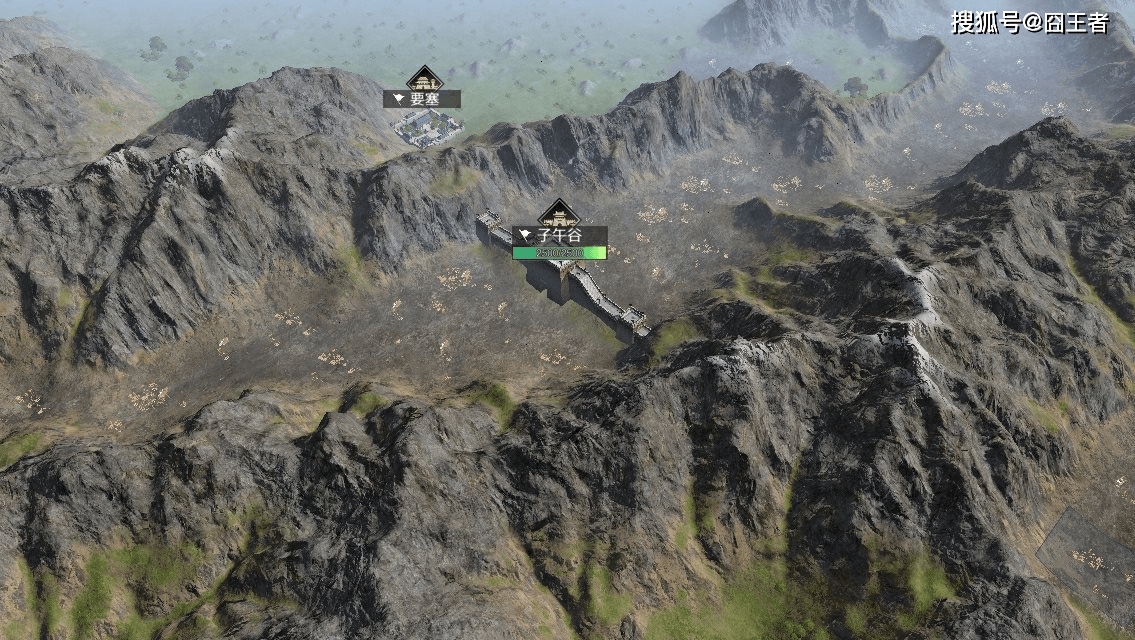Viewport: 1135px width, 640px height.
Task: Click the building icon above 要塞
Action: coord(424,79)
